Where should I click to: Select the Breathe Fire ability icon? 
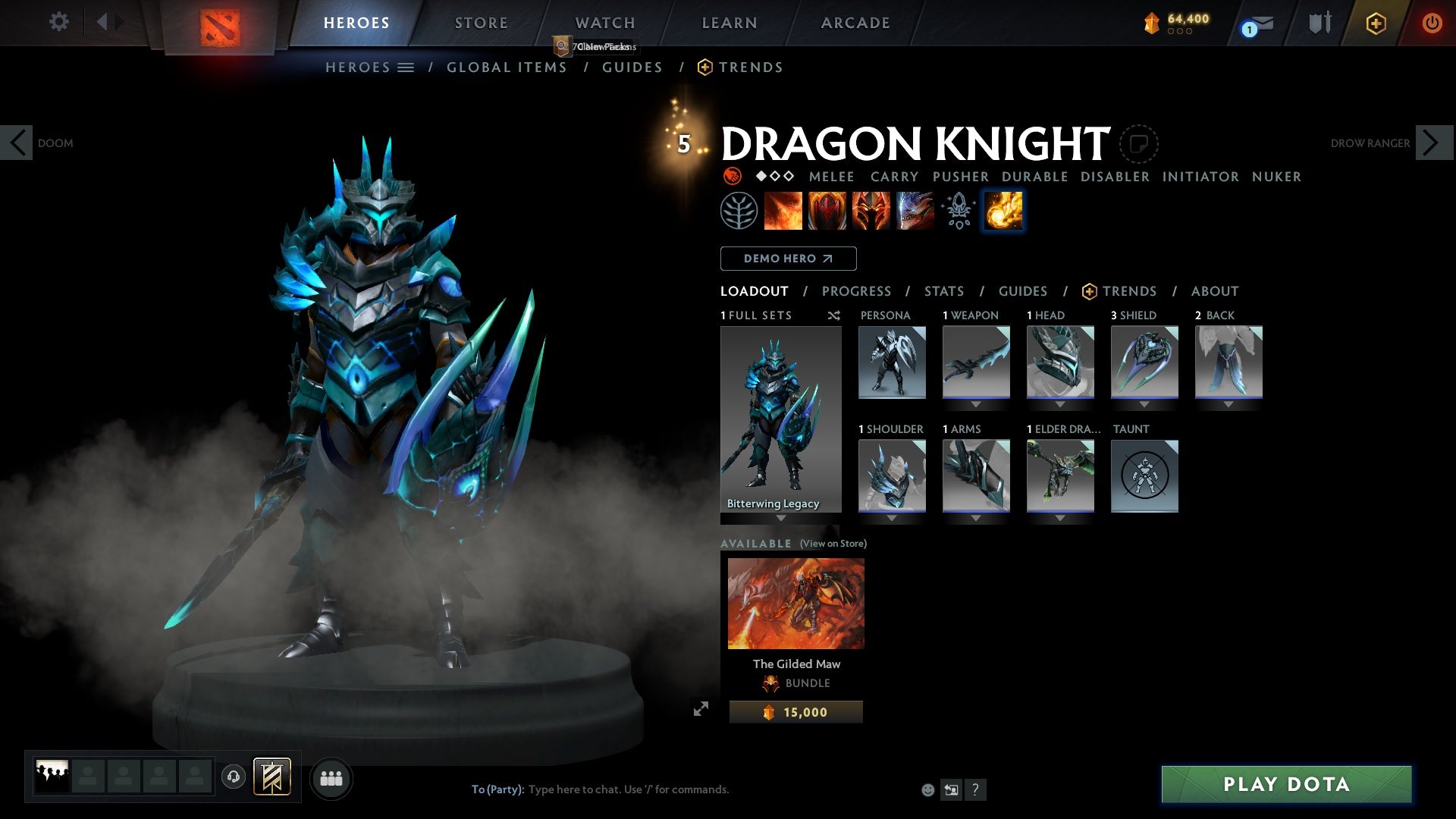[x=783, y=211]
